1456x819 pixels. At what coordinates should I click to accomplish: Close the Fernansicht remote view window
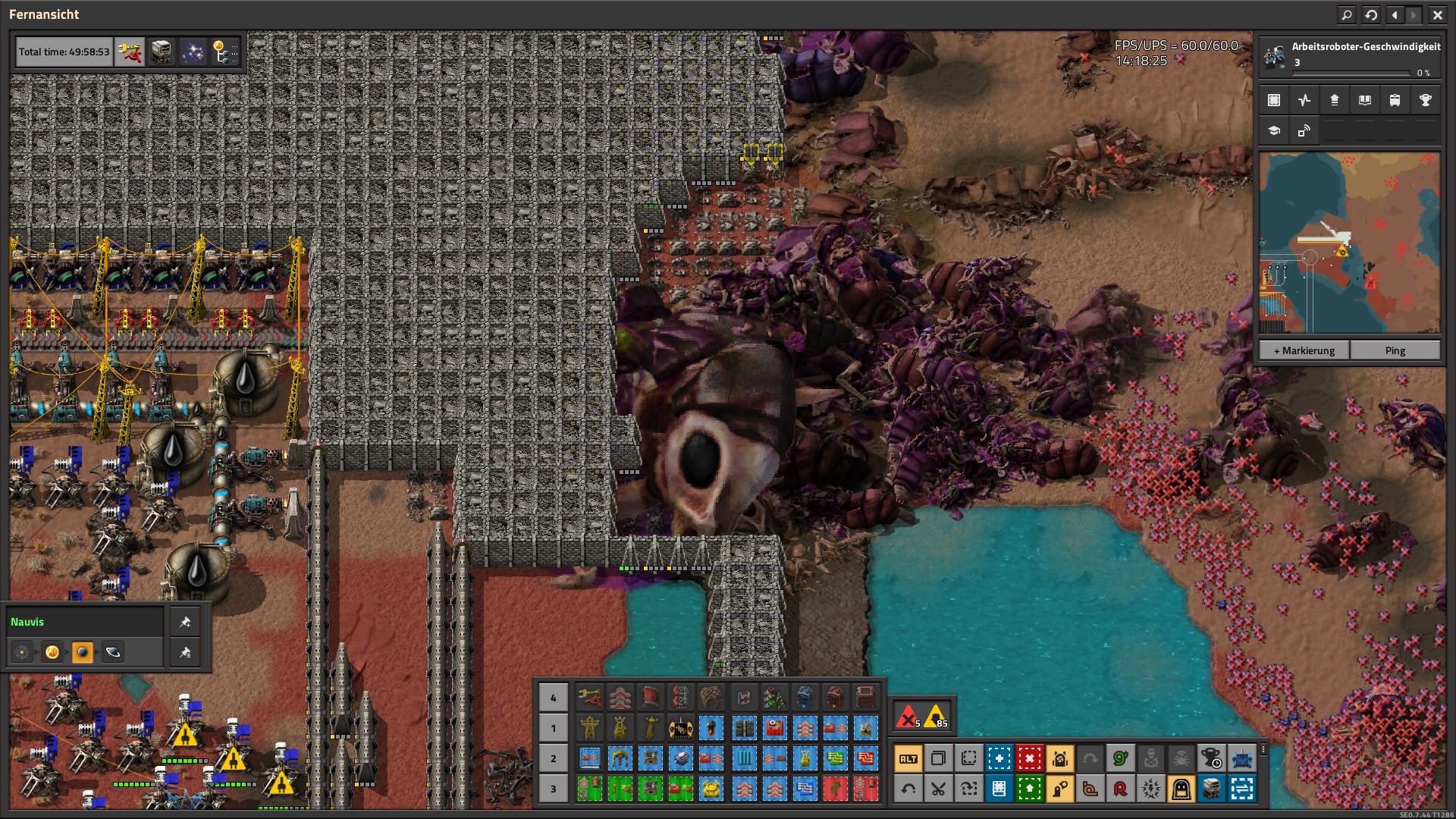(1437, 14)
